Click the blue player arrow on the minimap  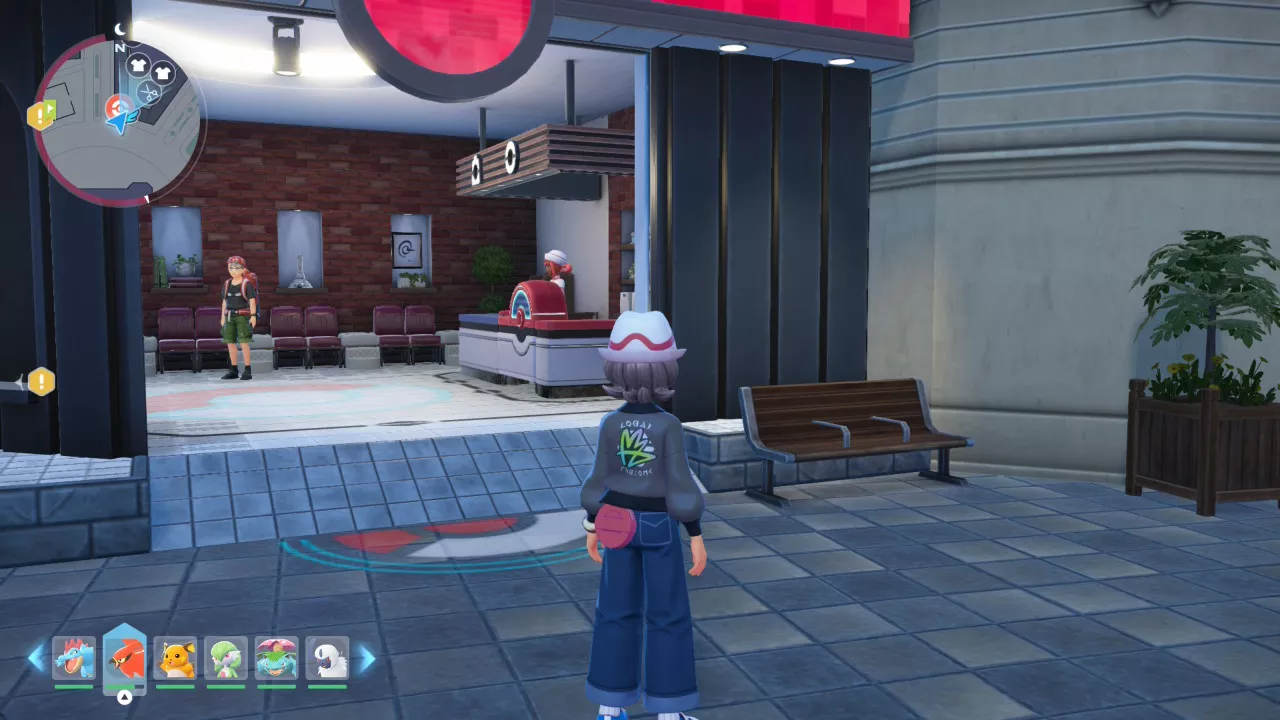(x=121, y=123)
